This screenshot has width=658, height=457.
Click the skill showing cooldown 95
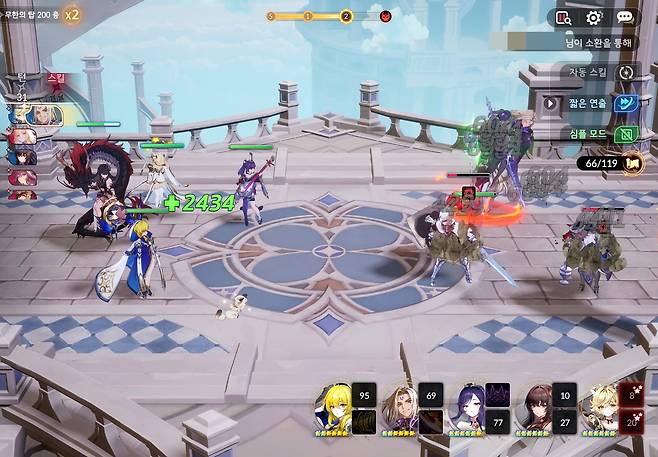[x=364, y=394]
